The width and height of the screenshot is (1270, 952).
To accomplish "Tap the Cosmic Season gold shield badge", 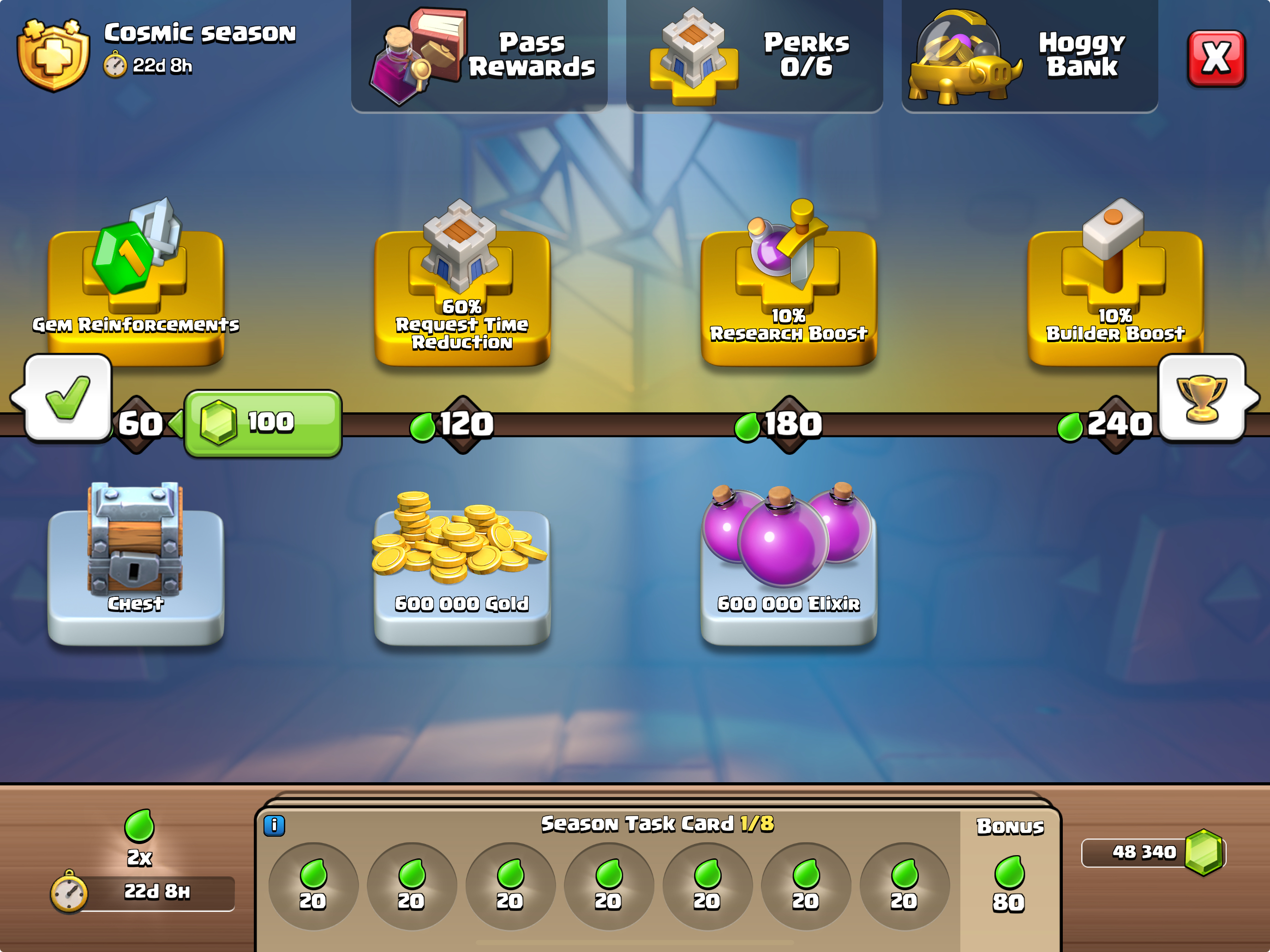I will [54, 56].
